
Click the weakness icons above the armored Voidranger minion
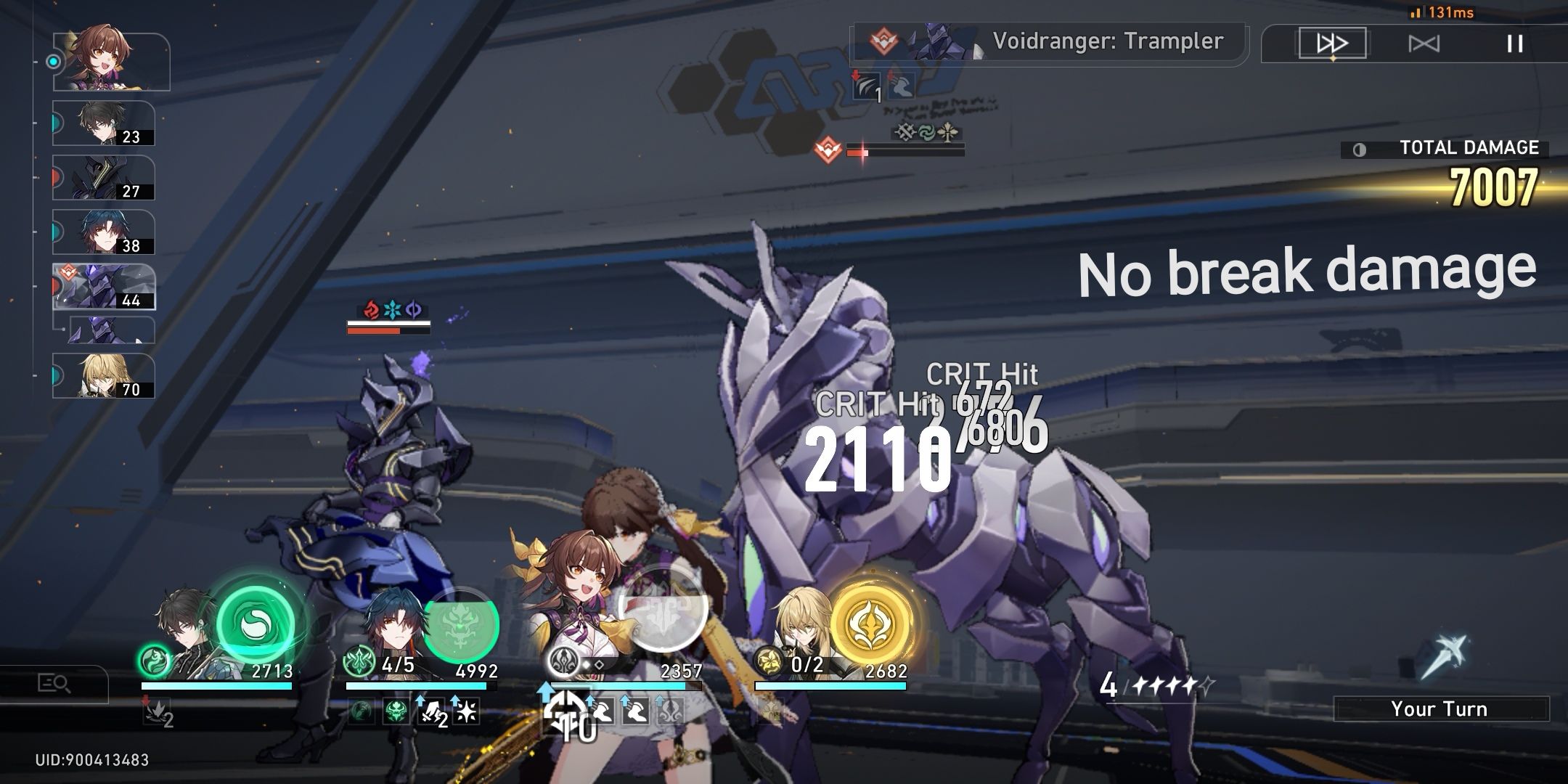(390, 309)
